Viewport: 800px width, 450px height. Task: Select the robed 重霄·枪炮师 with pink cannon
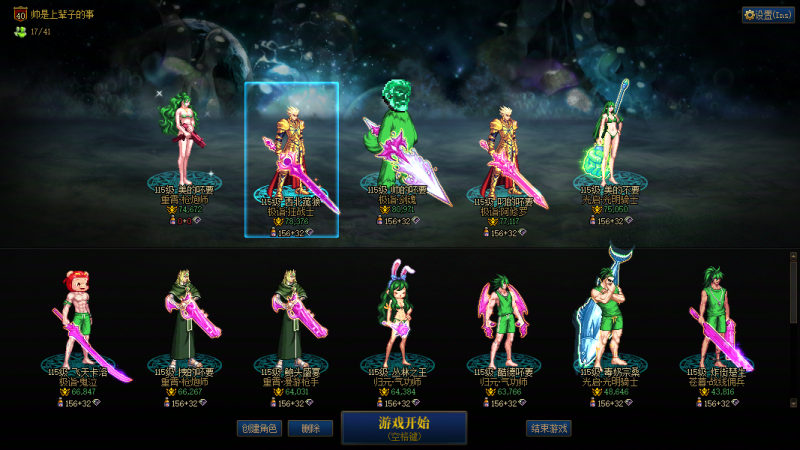185,320
